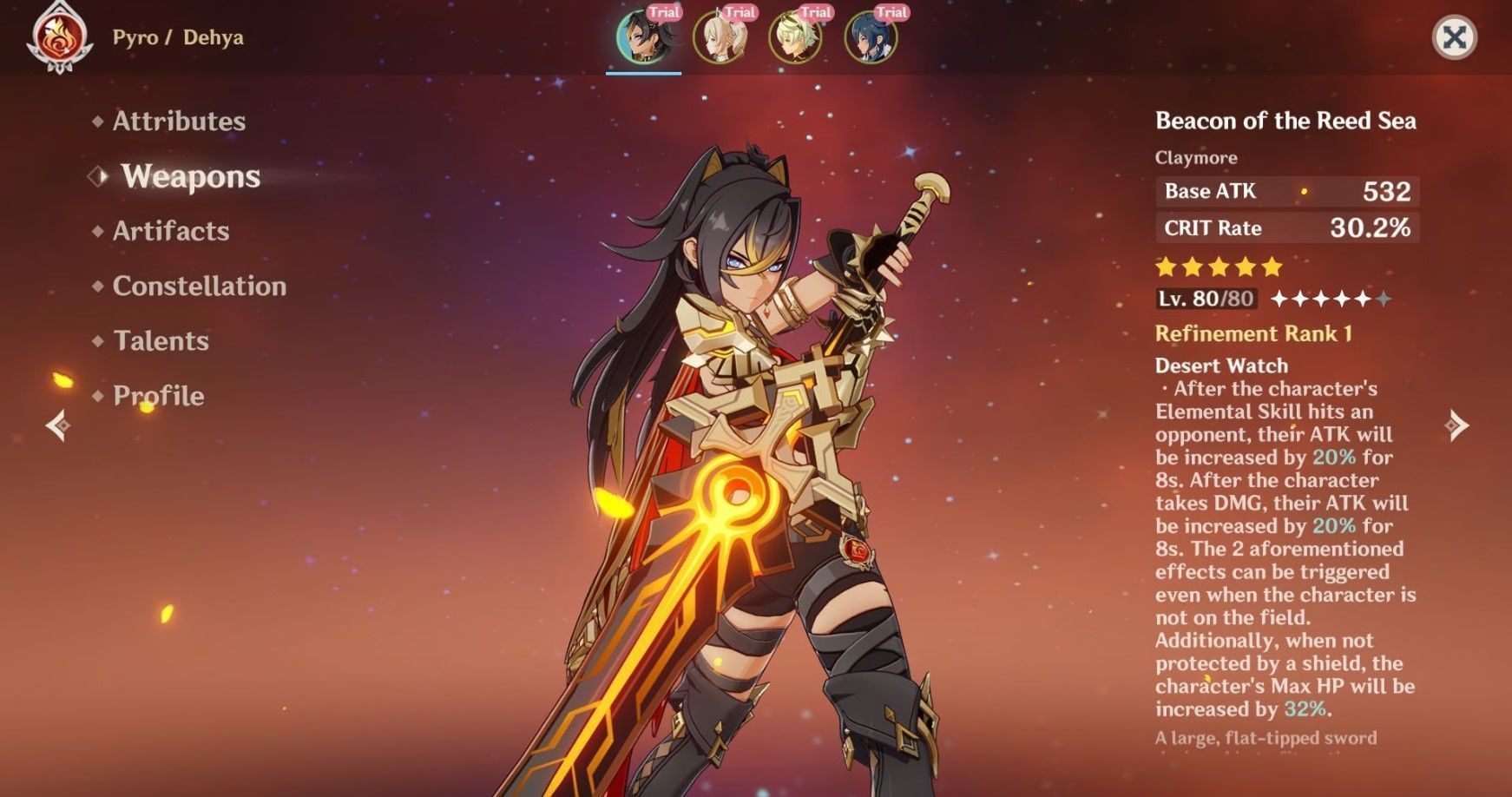
Task: Switch to the Attributes section
Action: (177, 122)
